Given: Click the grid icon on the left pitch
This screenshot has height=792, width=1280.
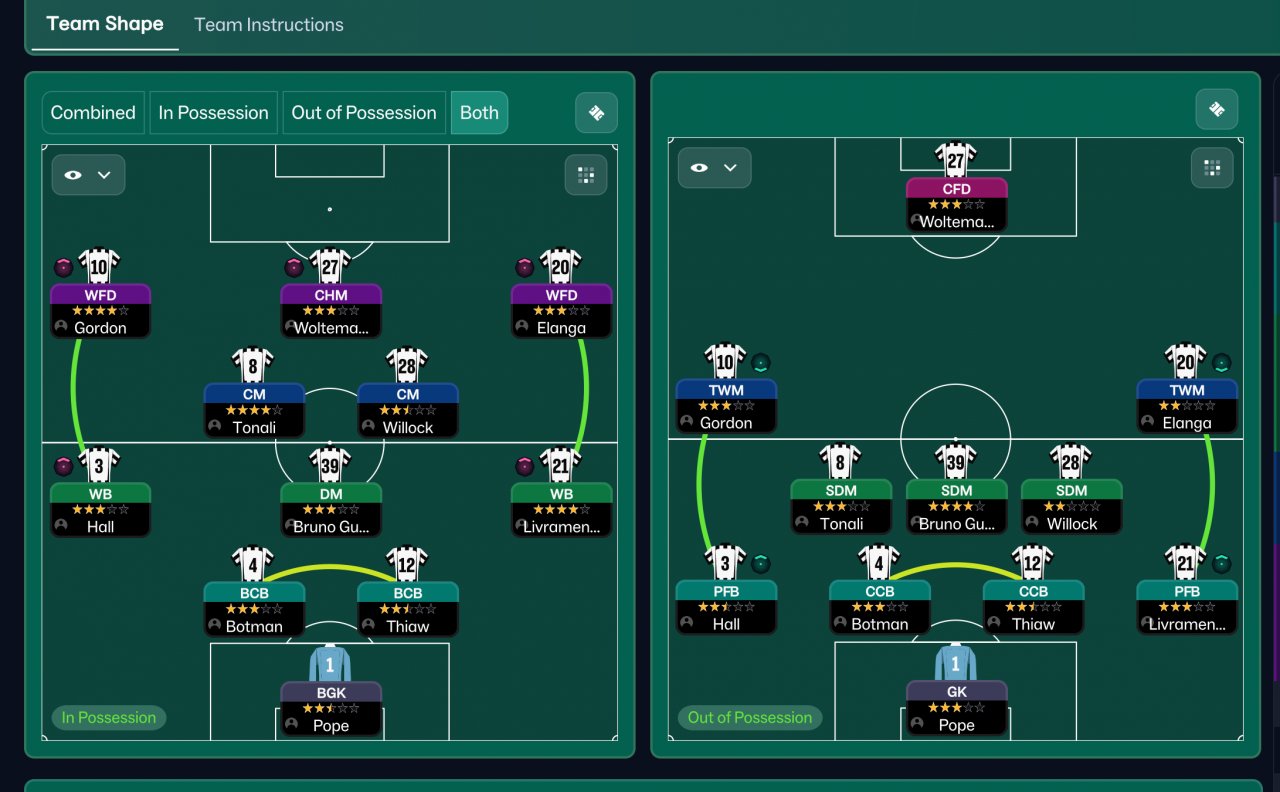Looking at the screenshot, I should [x=586, y=175].
